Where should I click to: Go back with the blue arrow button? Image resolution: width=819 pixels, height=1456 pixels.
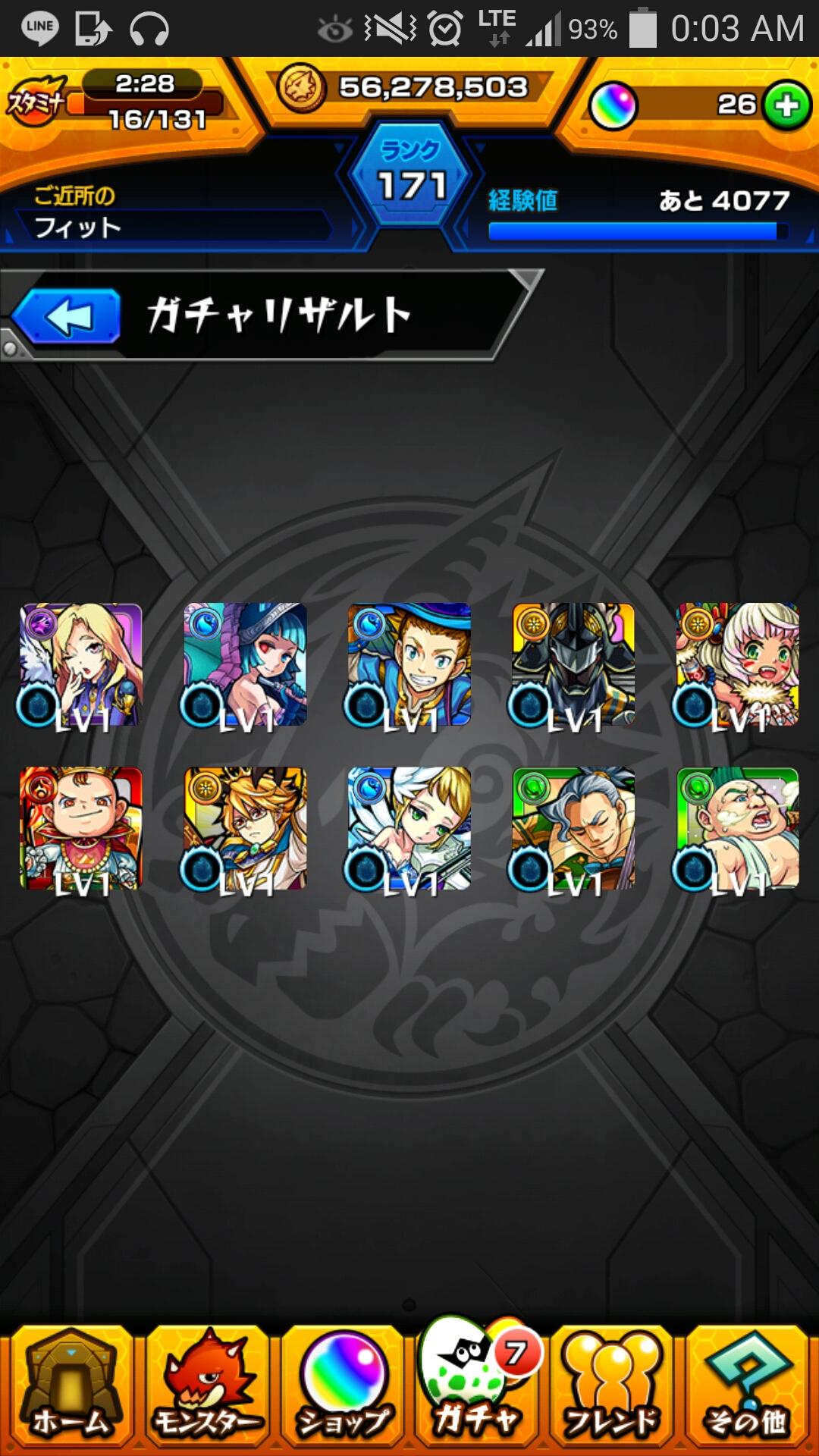pyautogui.click(x=67, y=316)
